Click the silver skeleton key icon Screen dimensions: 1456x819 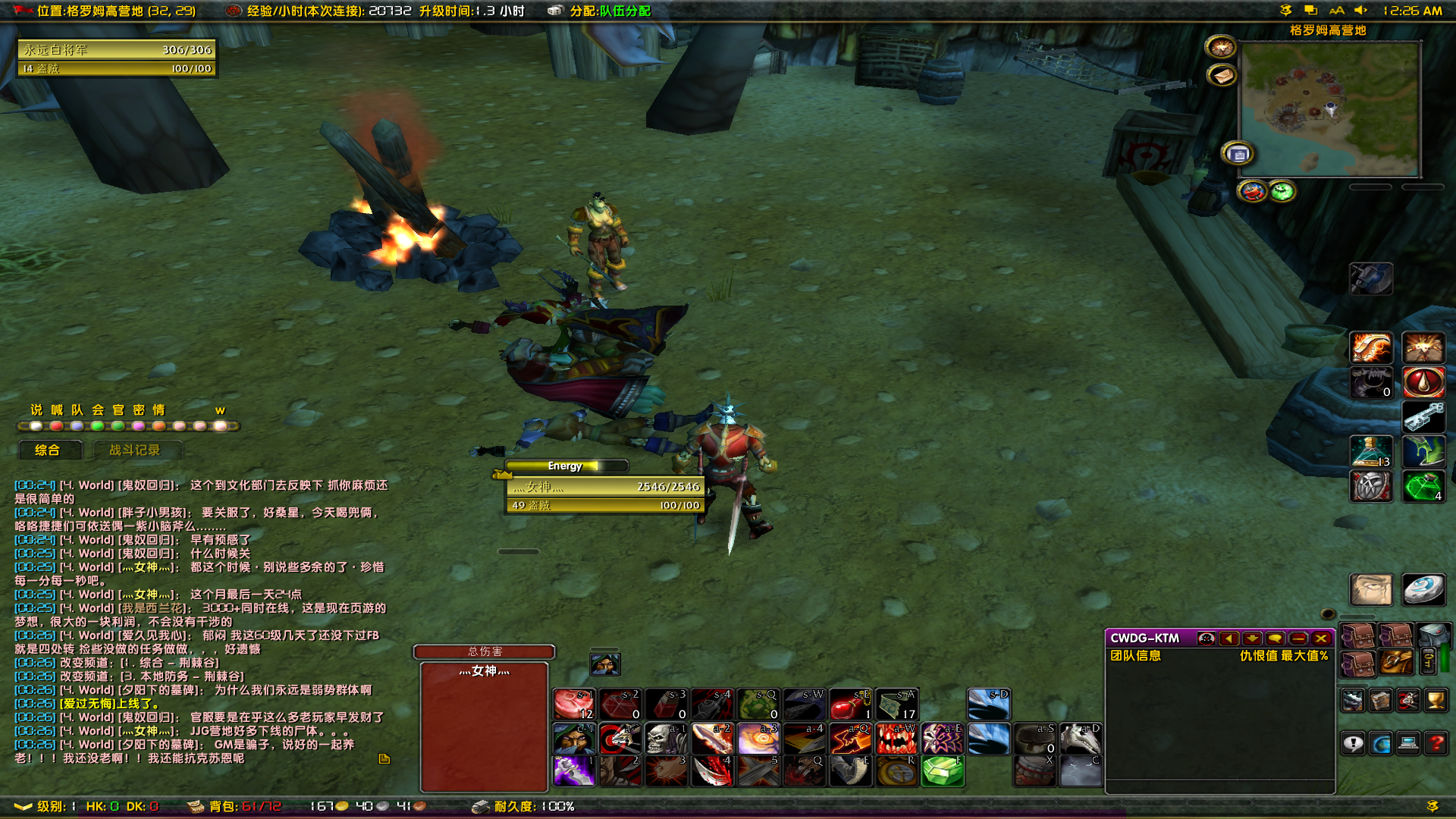tap(1423, 417)
